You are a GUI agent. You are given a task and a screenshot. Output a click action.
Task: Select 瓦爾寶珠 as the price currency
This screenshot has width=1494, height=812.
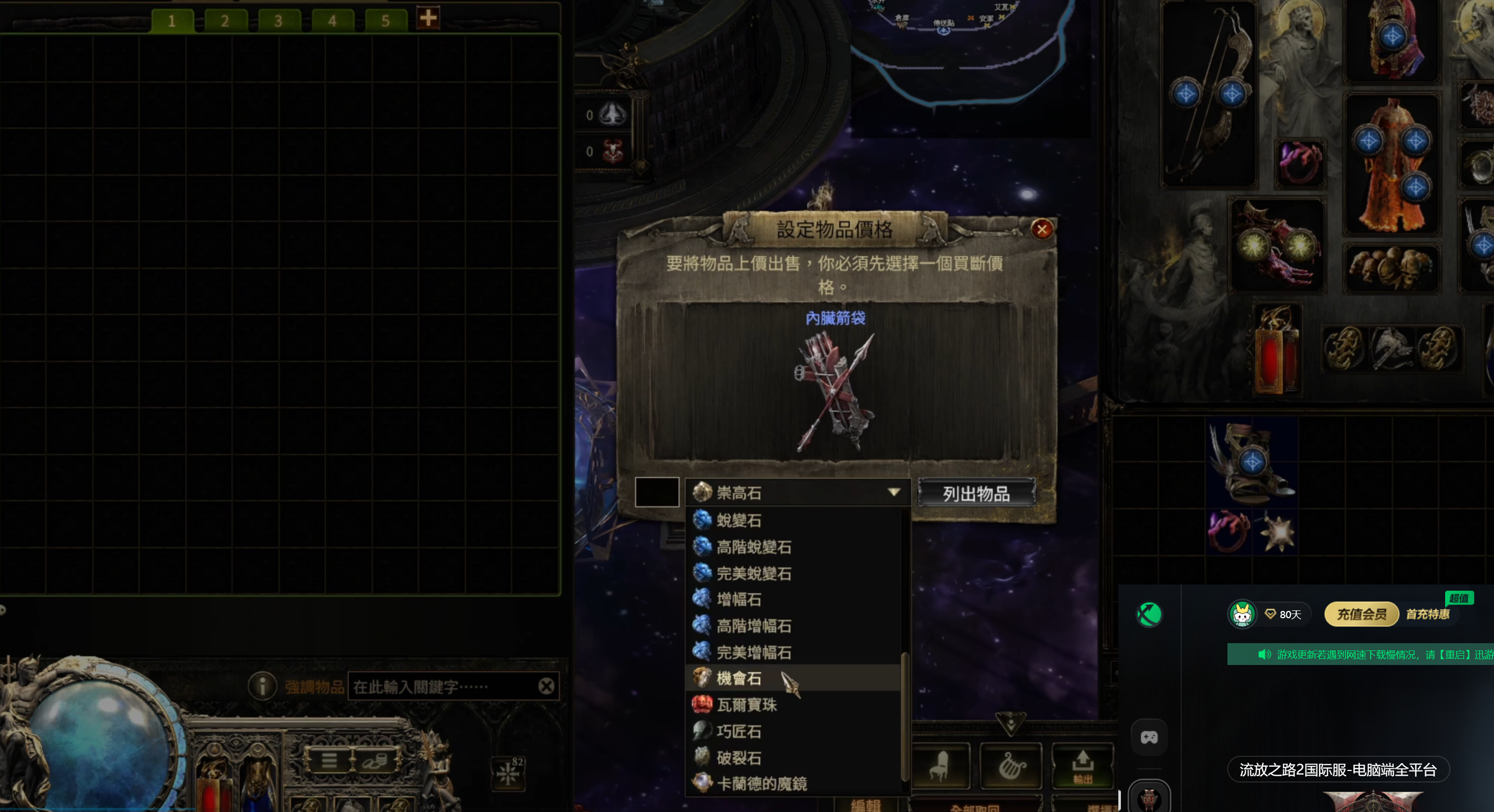tap(746, 704)
